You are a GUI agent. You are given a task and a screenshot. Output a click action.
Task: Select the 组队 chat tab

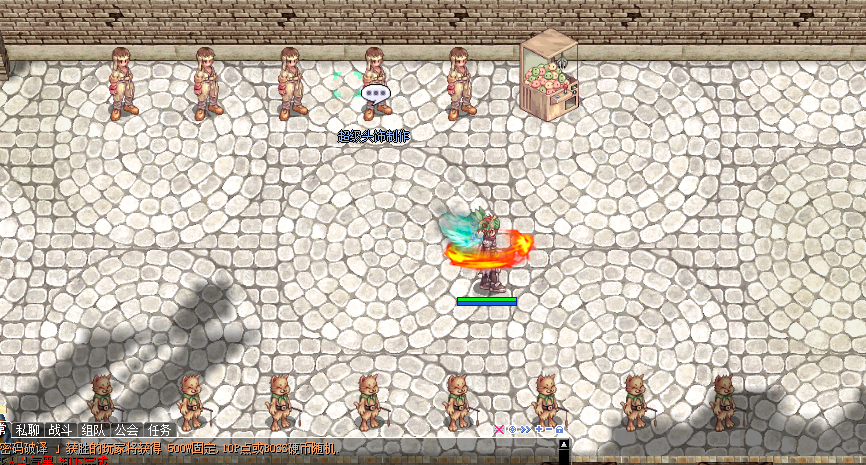[93, 430]
